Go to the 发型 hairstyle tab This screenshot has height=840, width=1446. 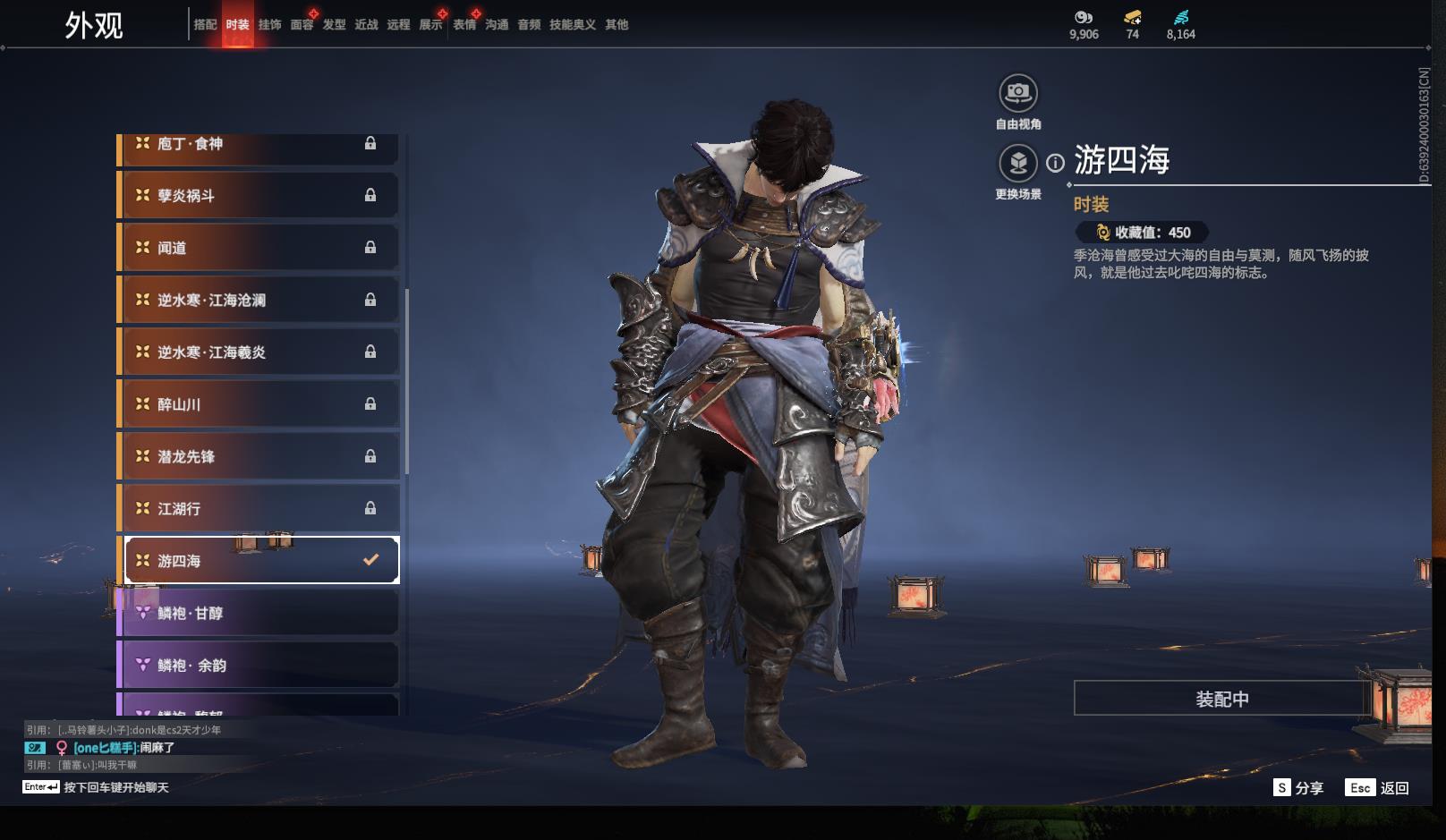click(x=334, y=25)
